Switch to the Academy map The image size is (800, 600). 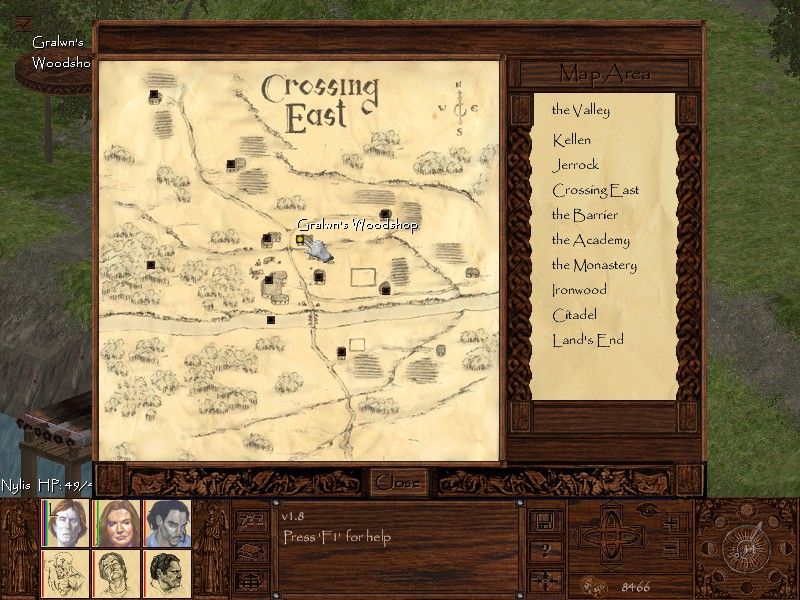(590, 240)
